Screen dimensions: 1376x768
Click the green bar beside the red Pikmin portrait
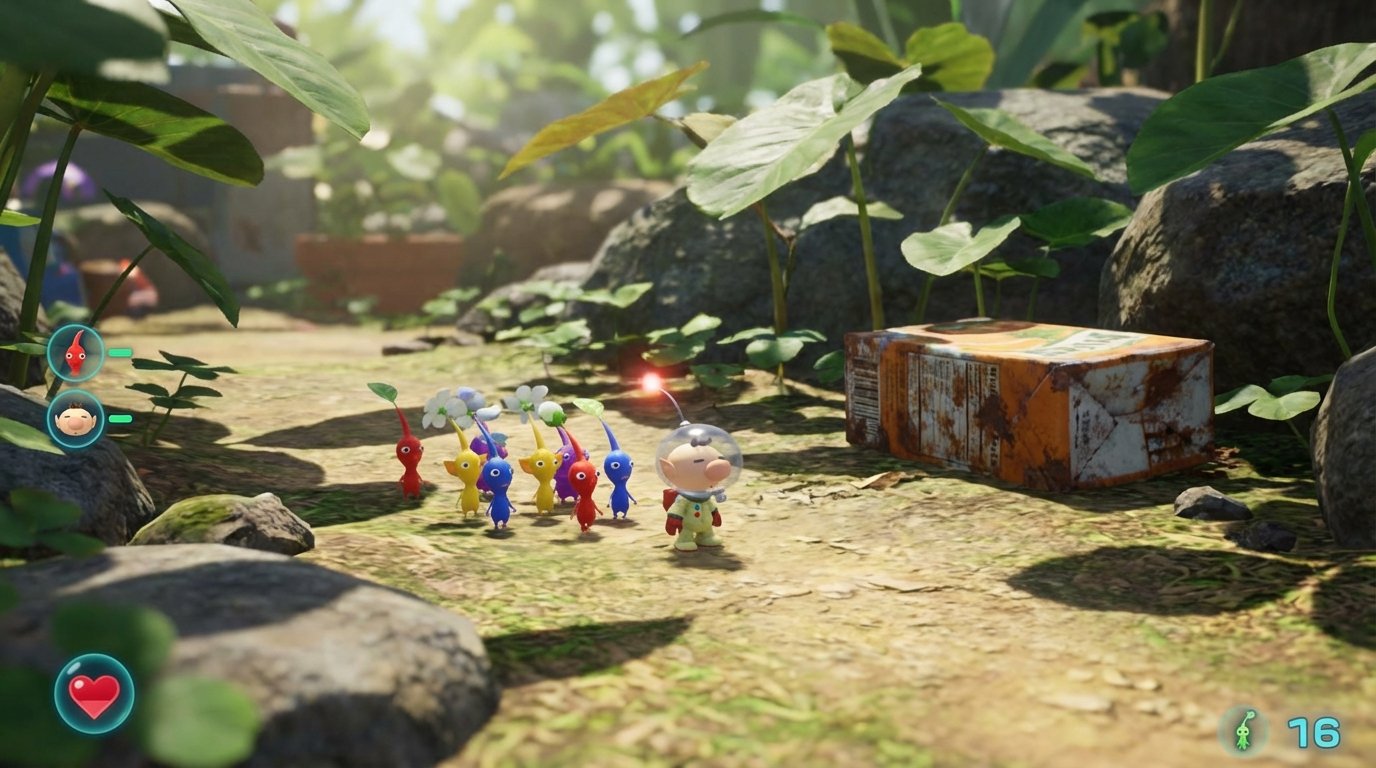120,351
